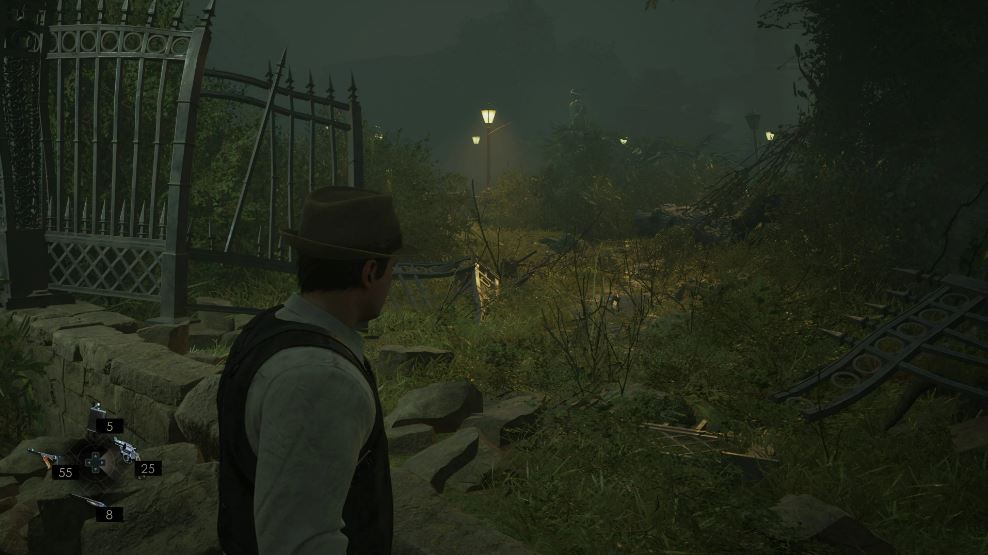Screen dimensions: 988x555
Task: Select the healing flask item
Action: click(98, 418)
